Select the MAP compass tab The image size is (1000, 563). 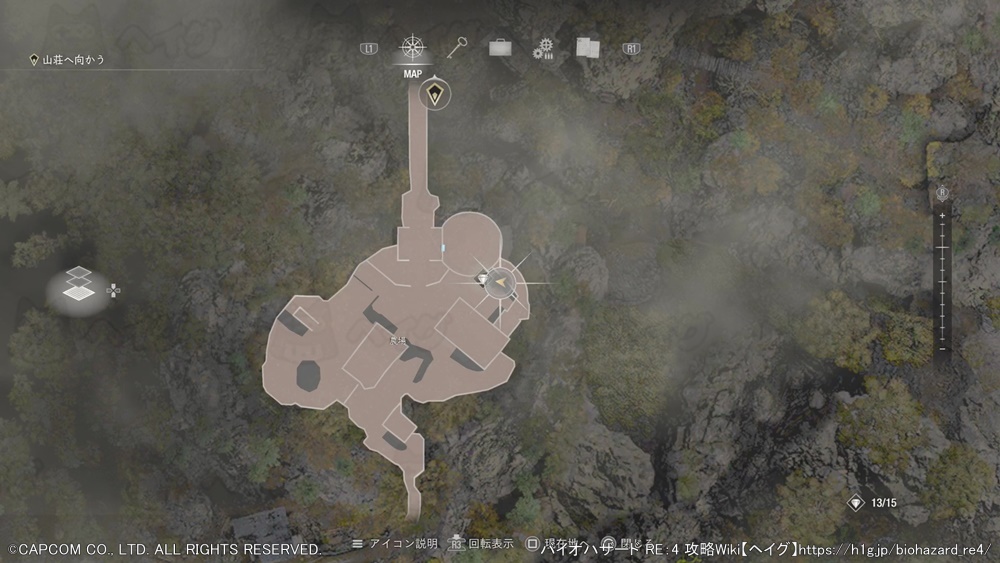click(412, 48)
